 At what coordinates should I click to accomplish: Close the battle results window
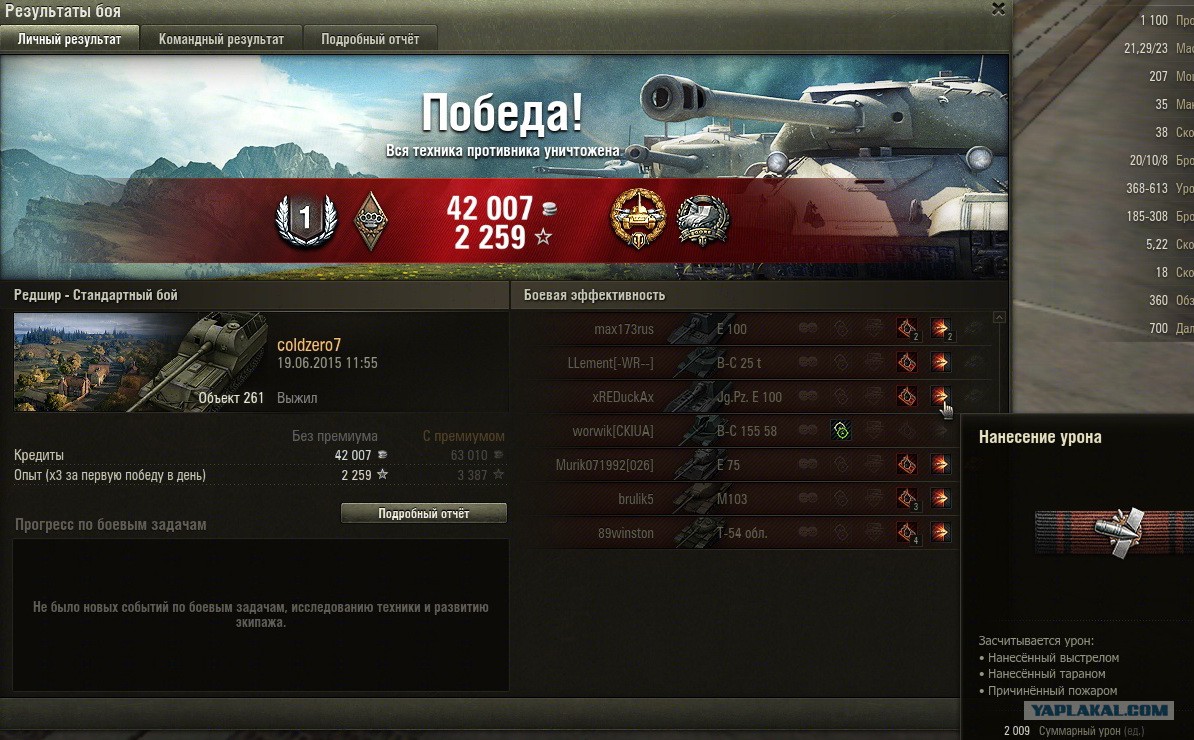click(x=998, y=9)
